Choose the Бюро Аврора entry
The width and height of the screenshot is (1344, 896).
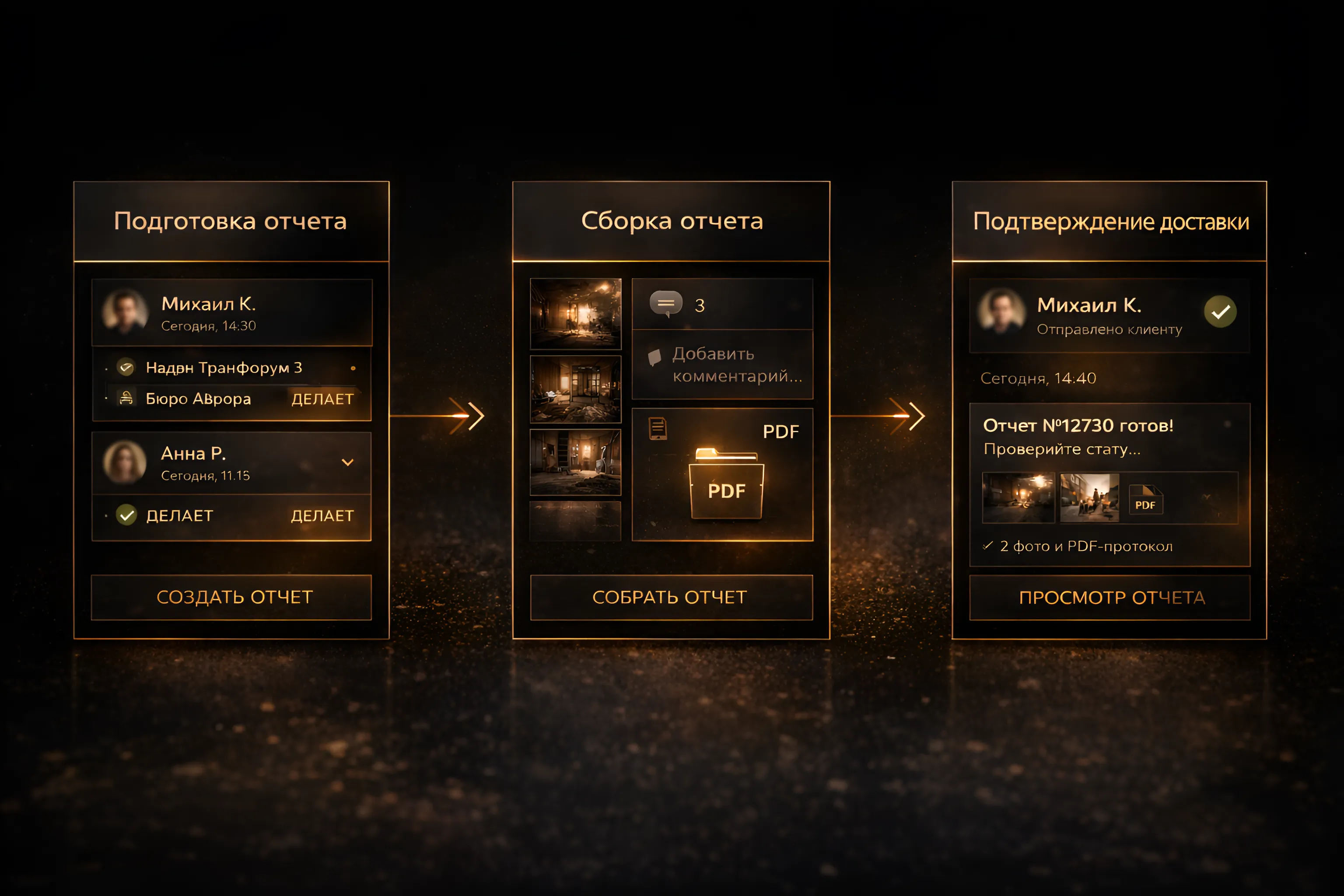[x=198, y=399]
